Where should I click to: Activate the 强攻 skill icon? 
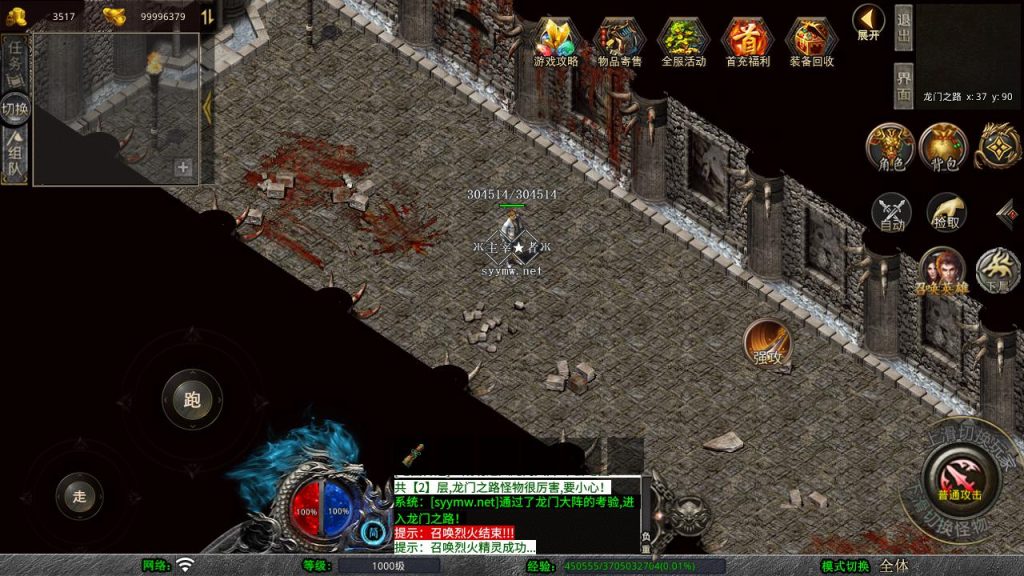pyautogui.click(x=767, y=343)
